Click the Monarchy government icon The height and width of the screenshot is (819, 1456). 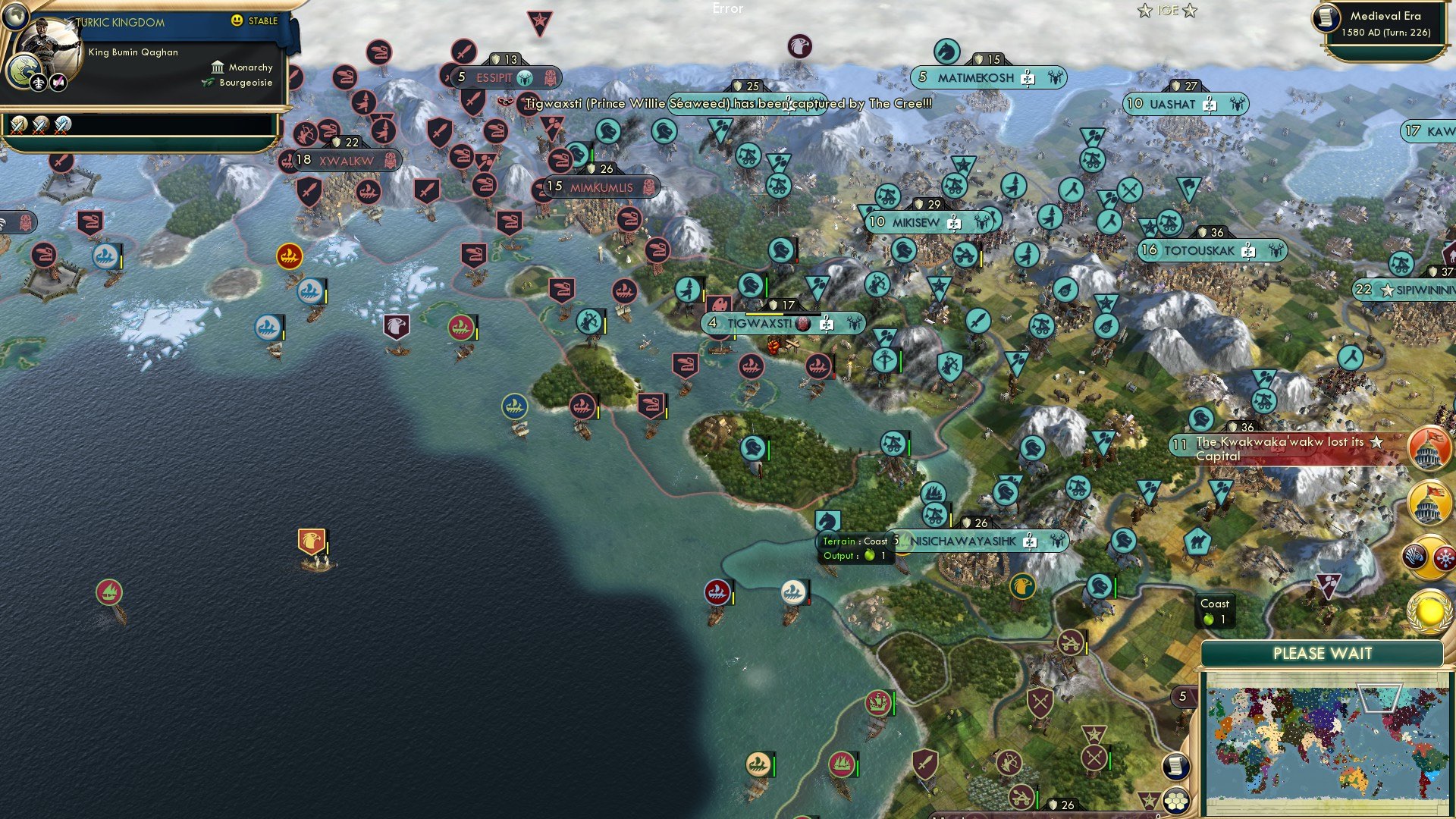pos(218,67)
